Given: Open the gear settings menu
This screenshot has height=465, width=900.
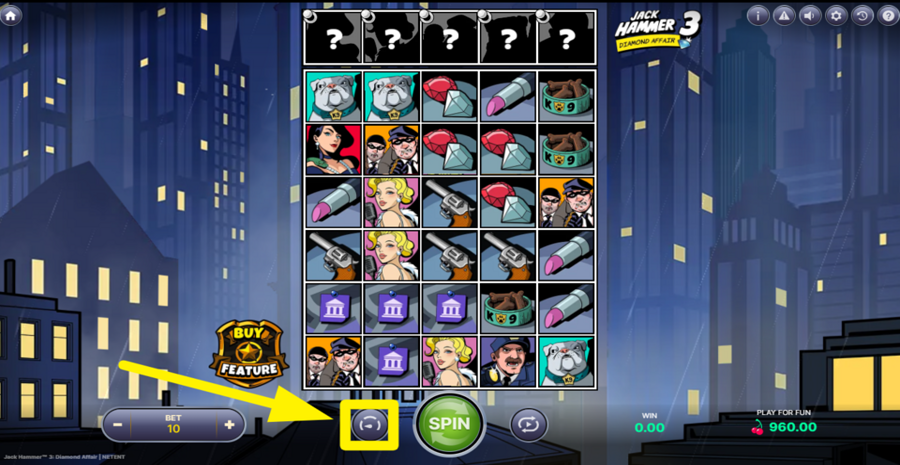Looking at the screenshot, I should pos(836,15).
